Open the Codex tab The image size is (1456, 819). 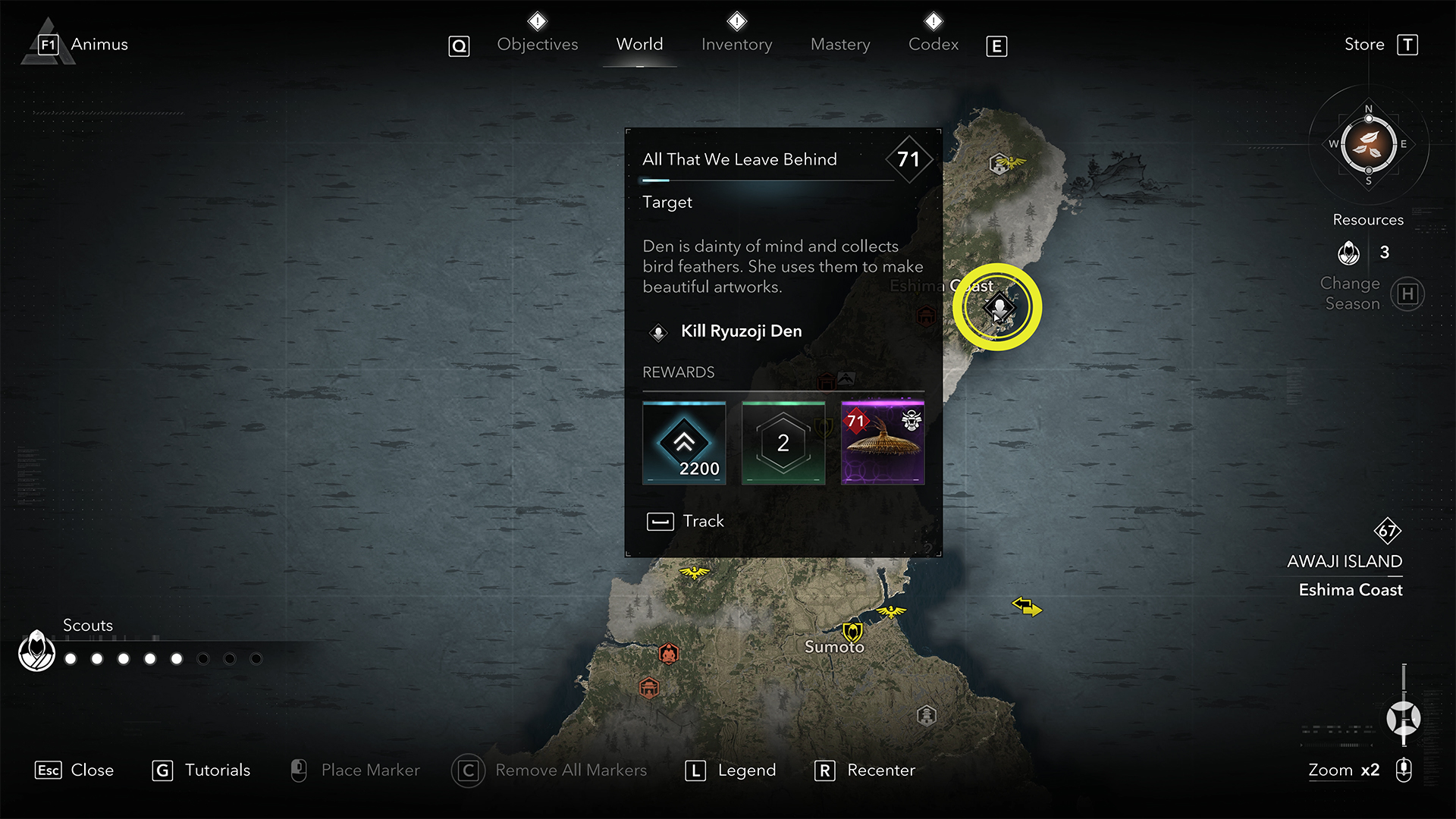pos(934,45)
